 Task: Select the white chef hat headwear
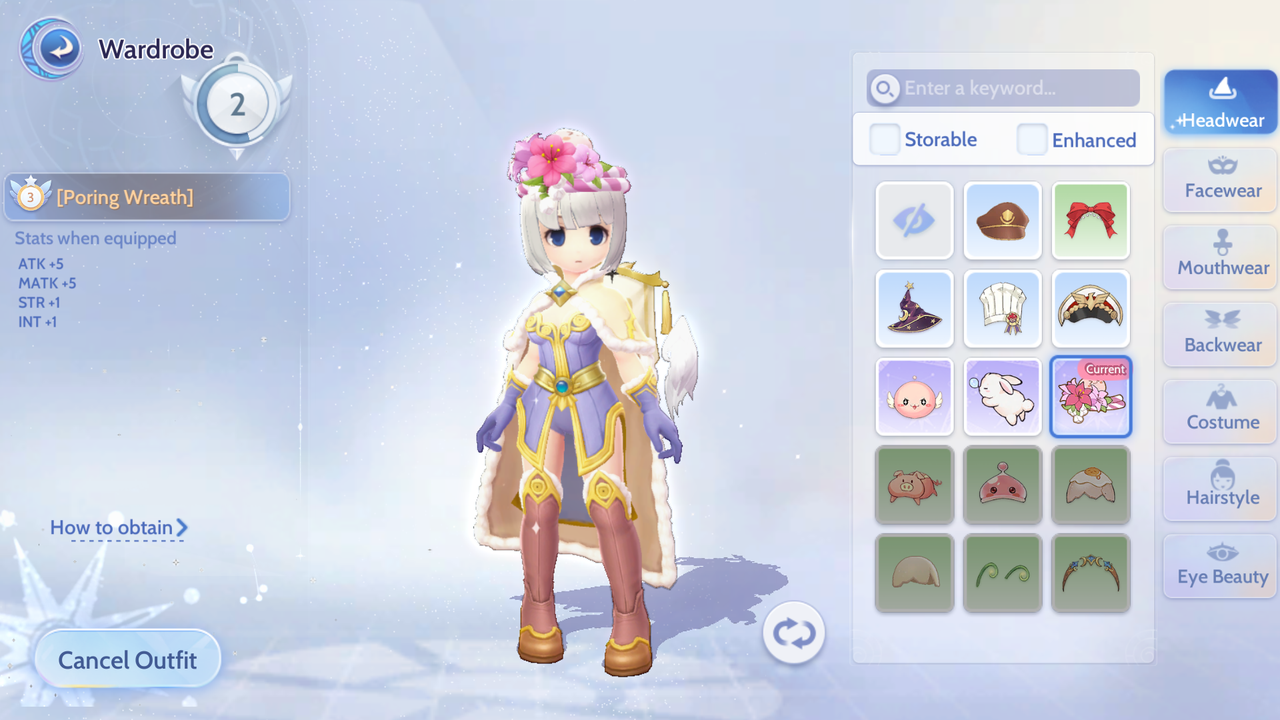coord(1003,309)
